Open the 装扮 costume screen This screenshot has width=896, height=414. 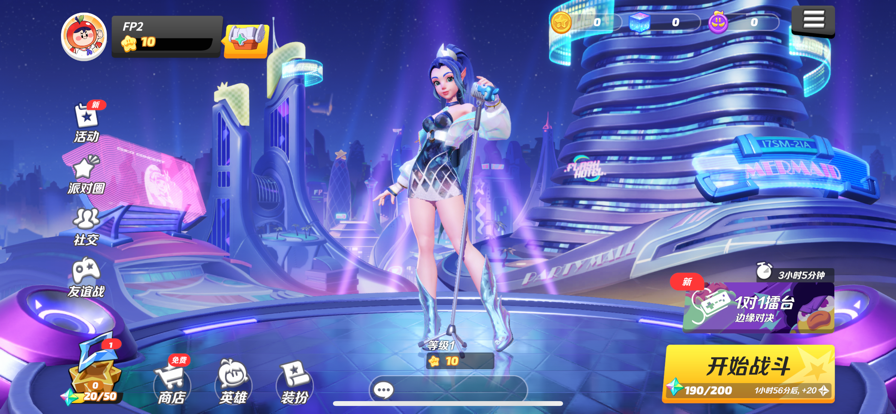pos(294,383)
